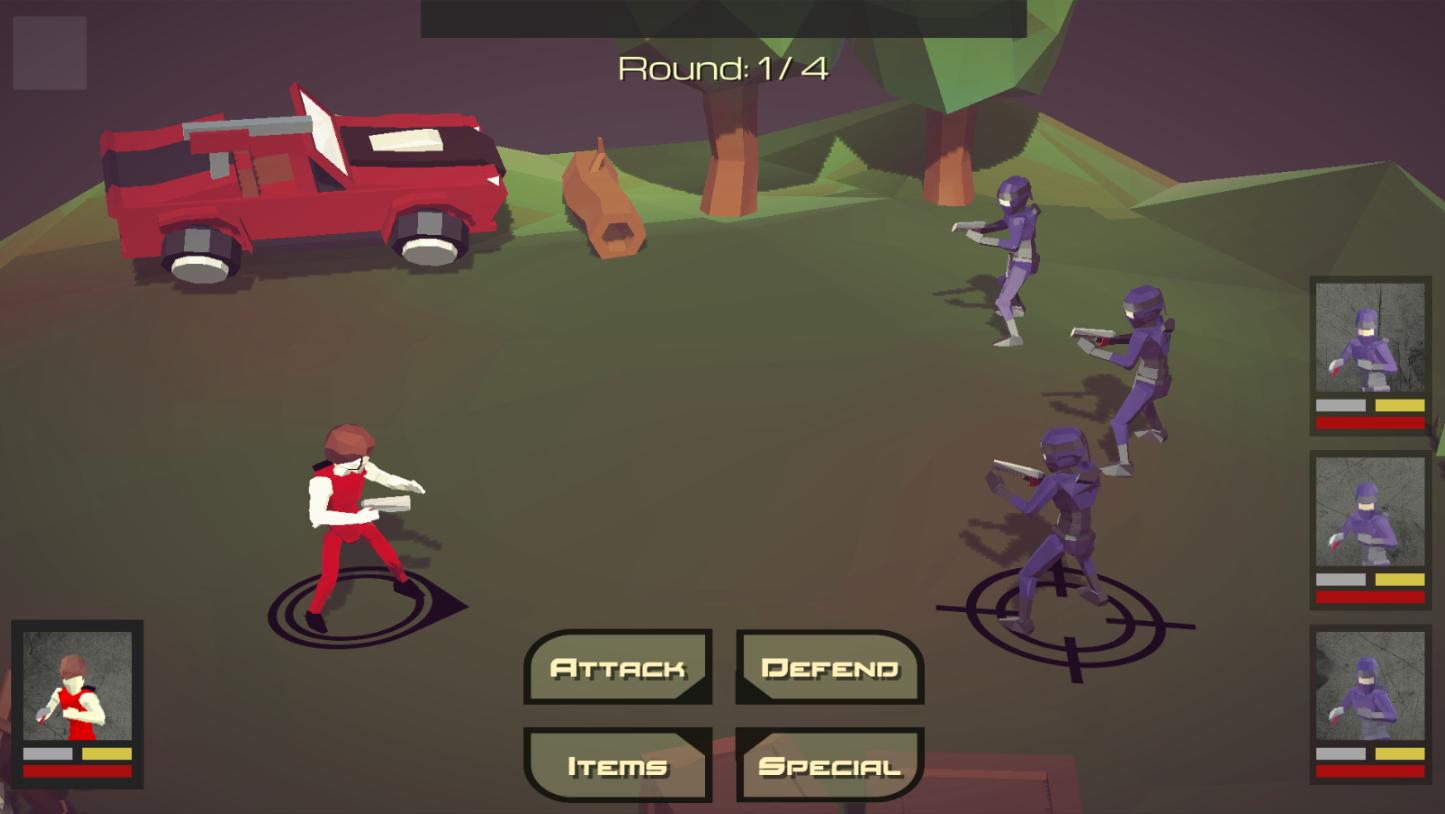1445x814 pixels.
Task: Open the Items menu
Action: pos(618,765)
